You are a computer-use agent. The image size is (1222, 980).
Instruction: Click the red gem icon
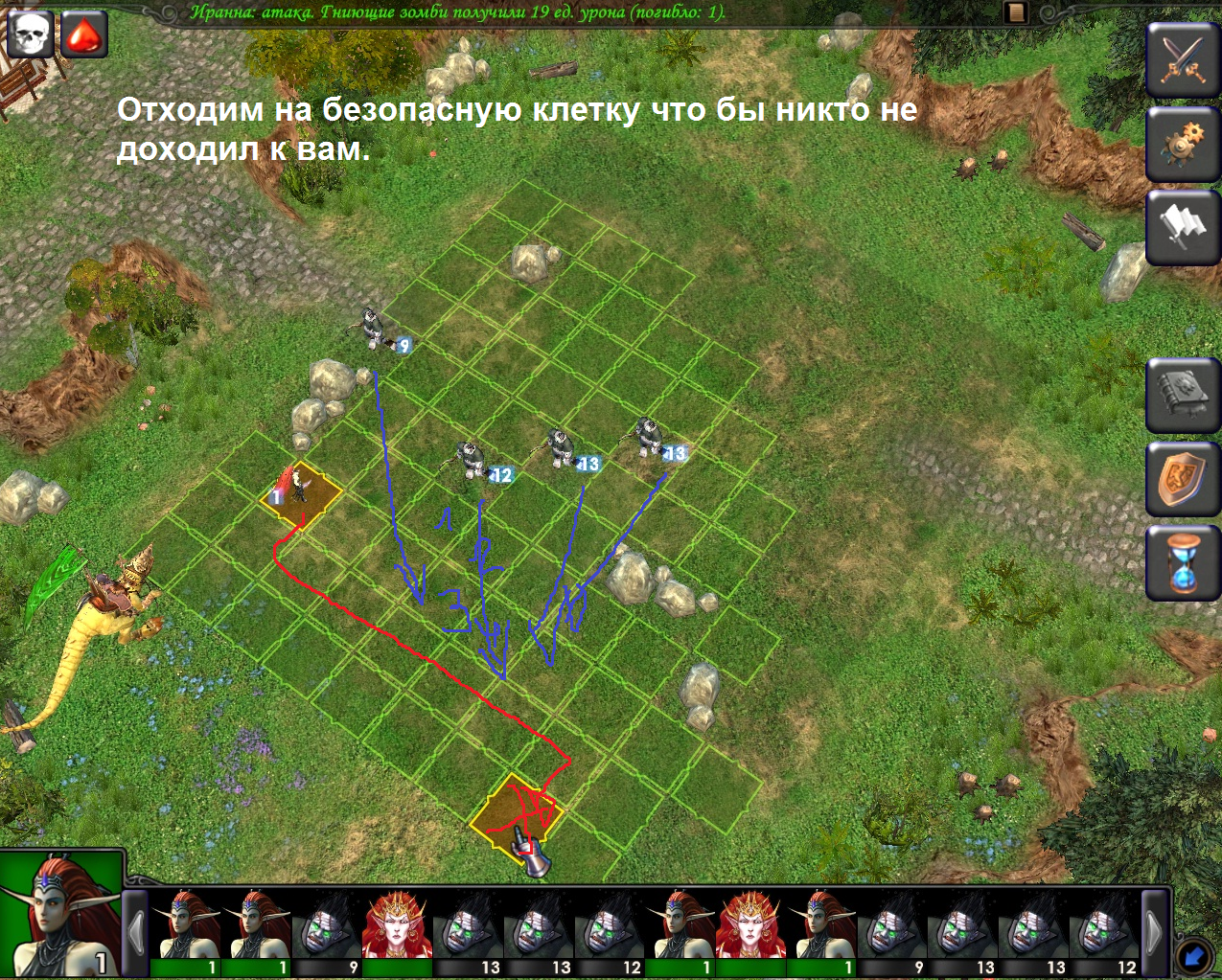click(84, 34)
